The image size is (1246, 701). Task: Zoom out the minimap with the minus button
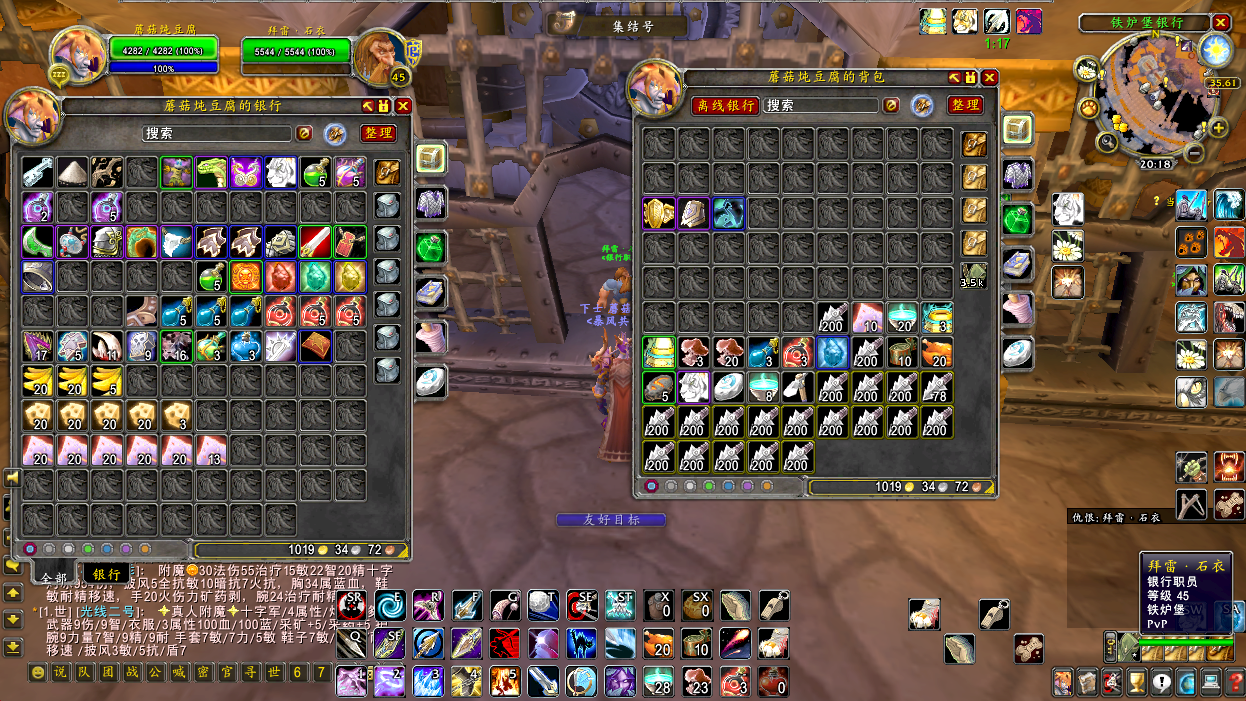pos(1194,154)
